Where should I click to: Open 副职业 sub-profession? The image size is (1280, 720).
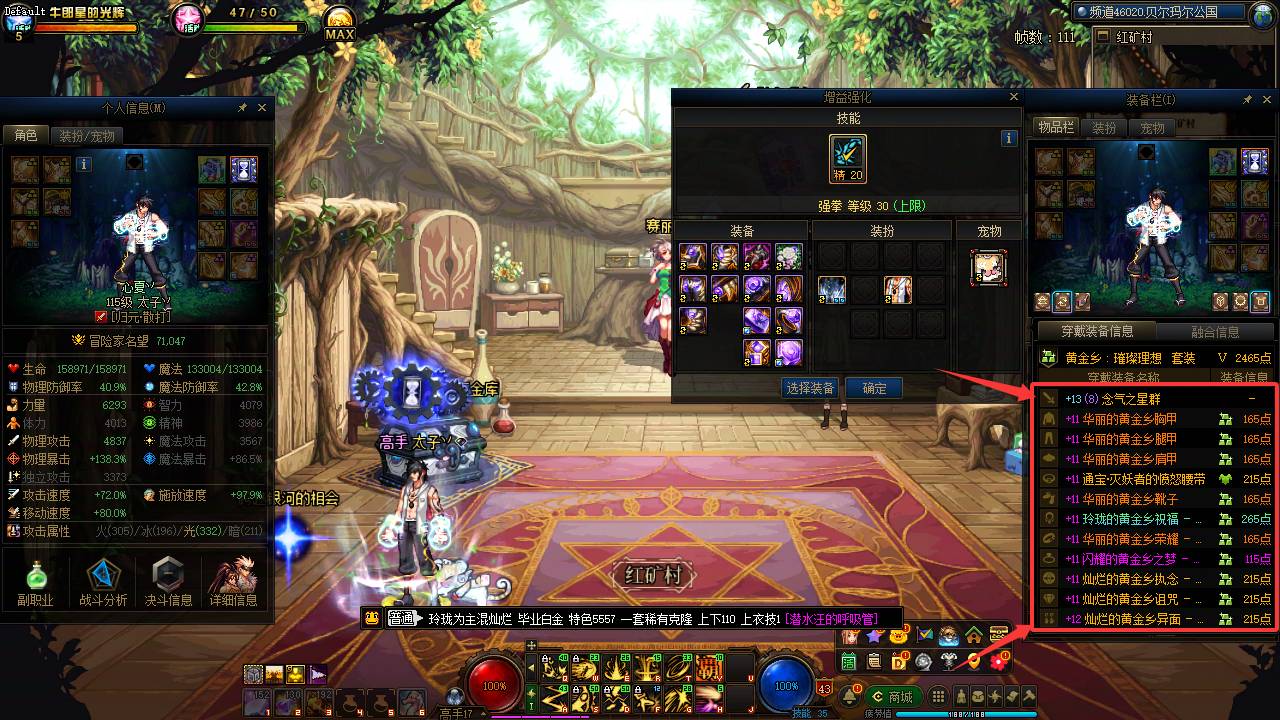(x=35, y=582)
